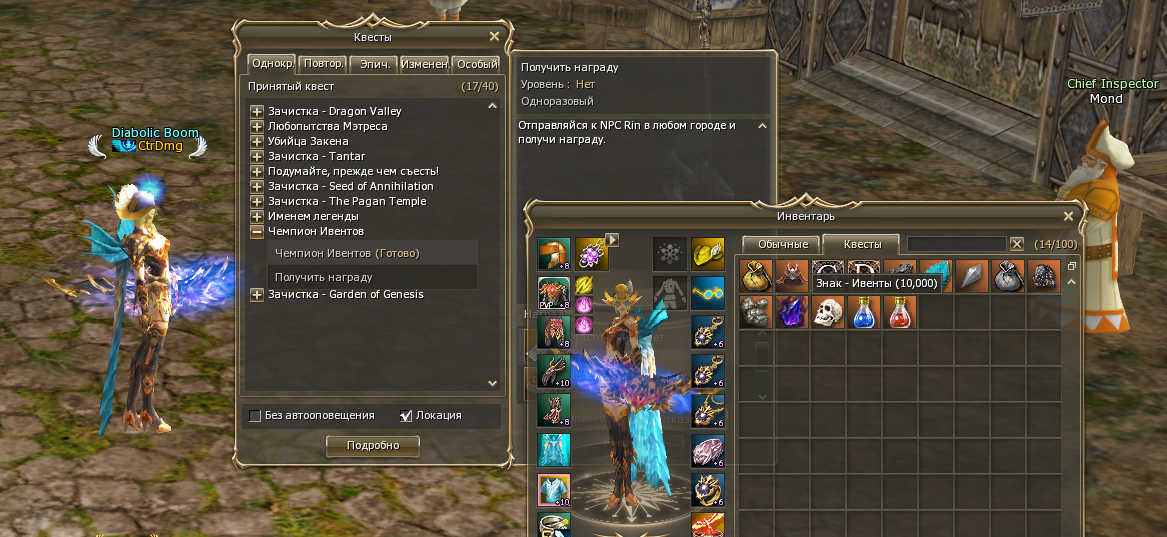Switch to the Повтор. quest tab
Image resolution: width=1167 pixels, height=537 pixels.
coord(323,64)
